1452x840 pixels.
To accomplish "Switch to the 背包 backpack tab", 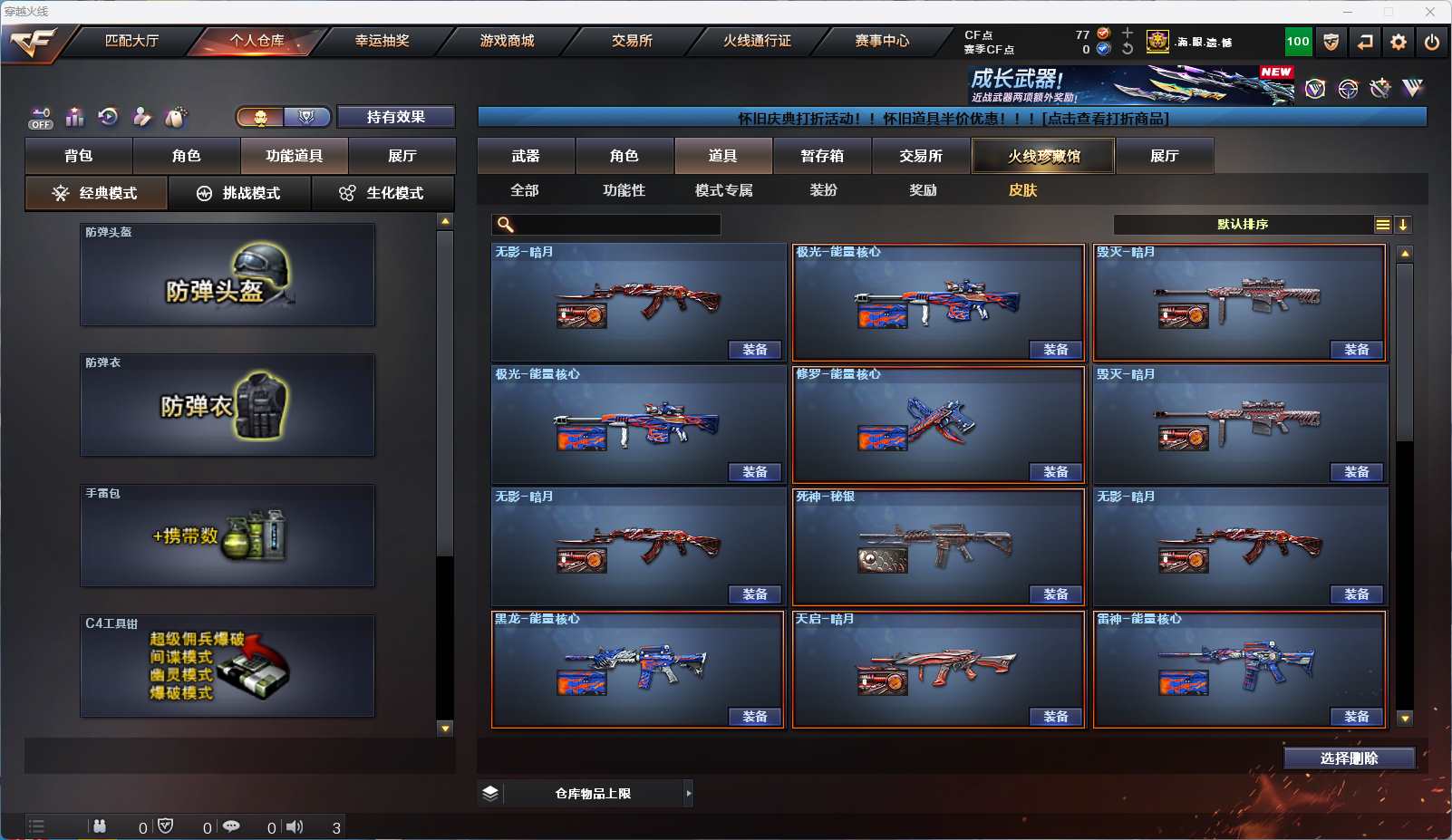I will (x=79, y=156).
